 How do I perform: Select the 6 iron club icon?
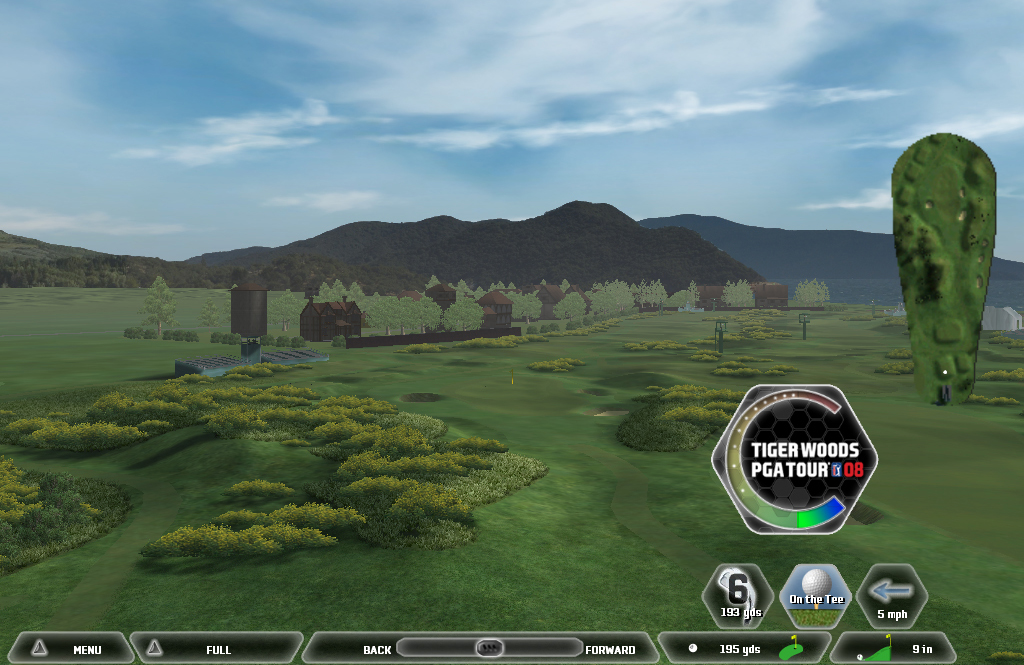[x=739, y=596]
